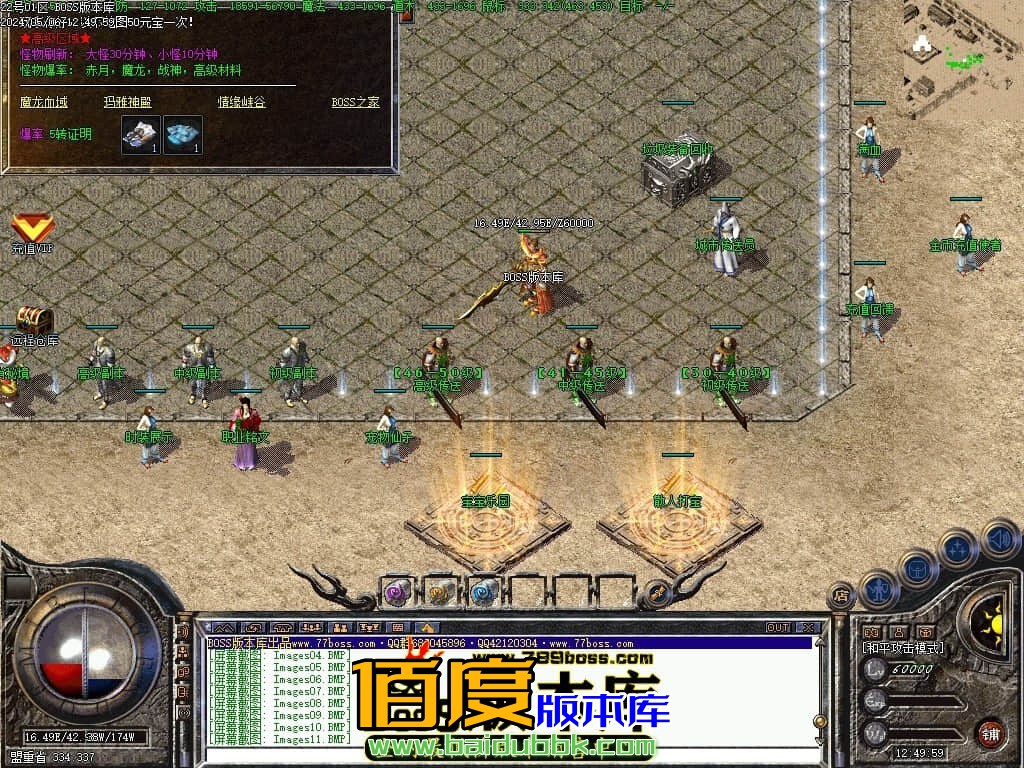Open the skills round button with stars
The width and height of the screenshot is (1024, 768).
pyautogui.click(x=957, y=548)
